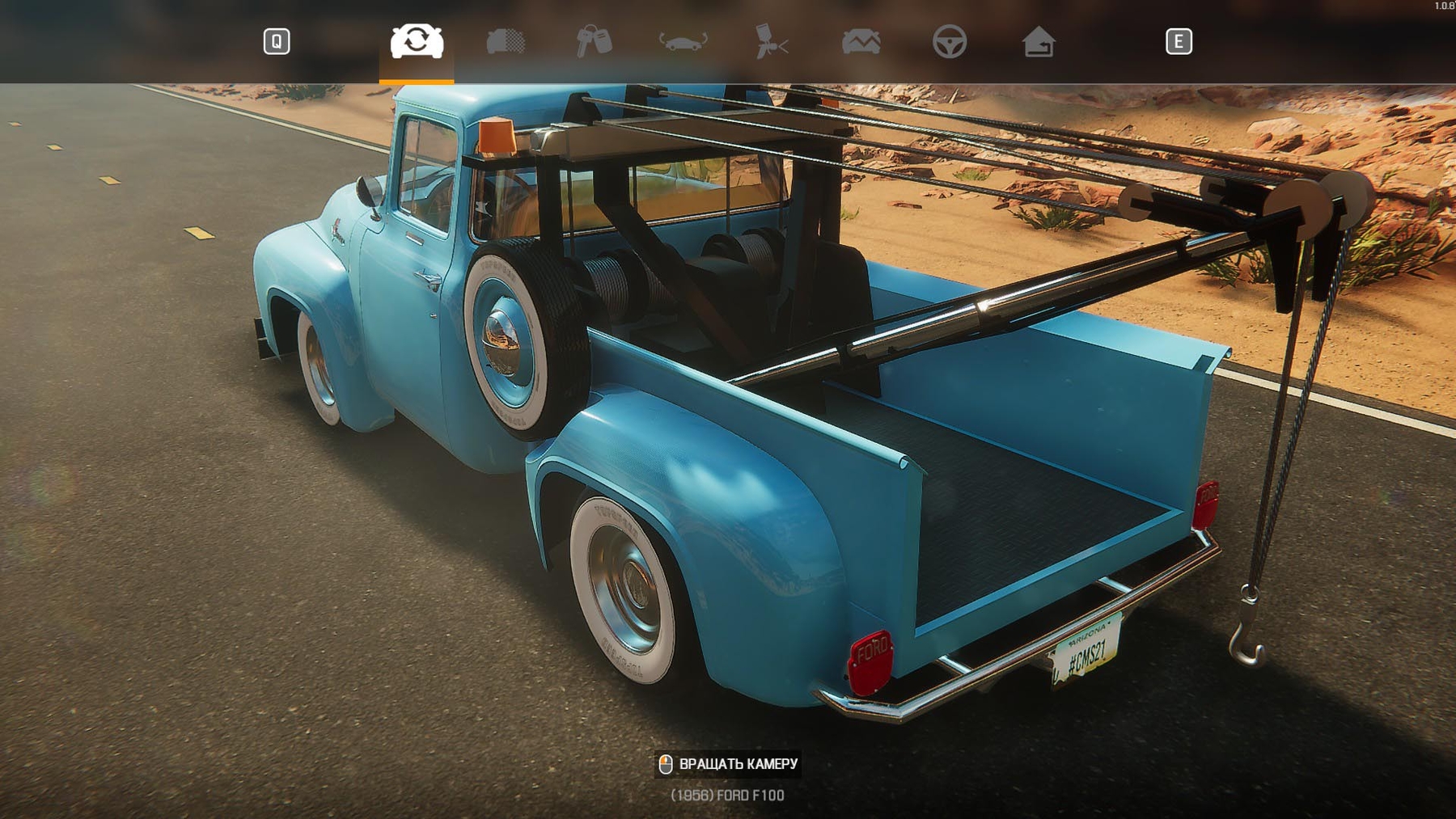This screenshot has height=819, width=1456.
Task: Choose the paint spray gun tab
Action: click(x=772, y=41)
